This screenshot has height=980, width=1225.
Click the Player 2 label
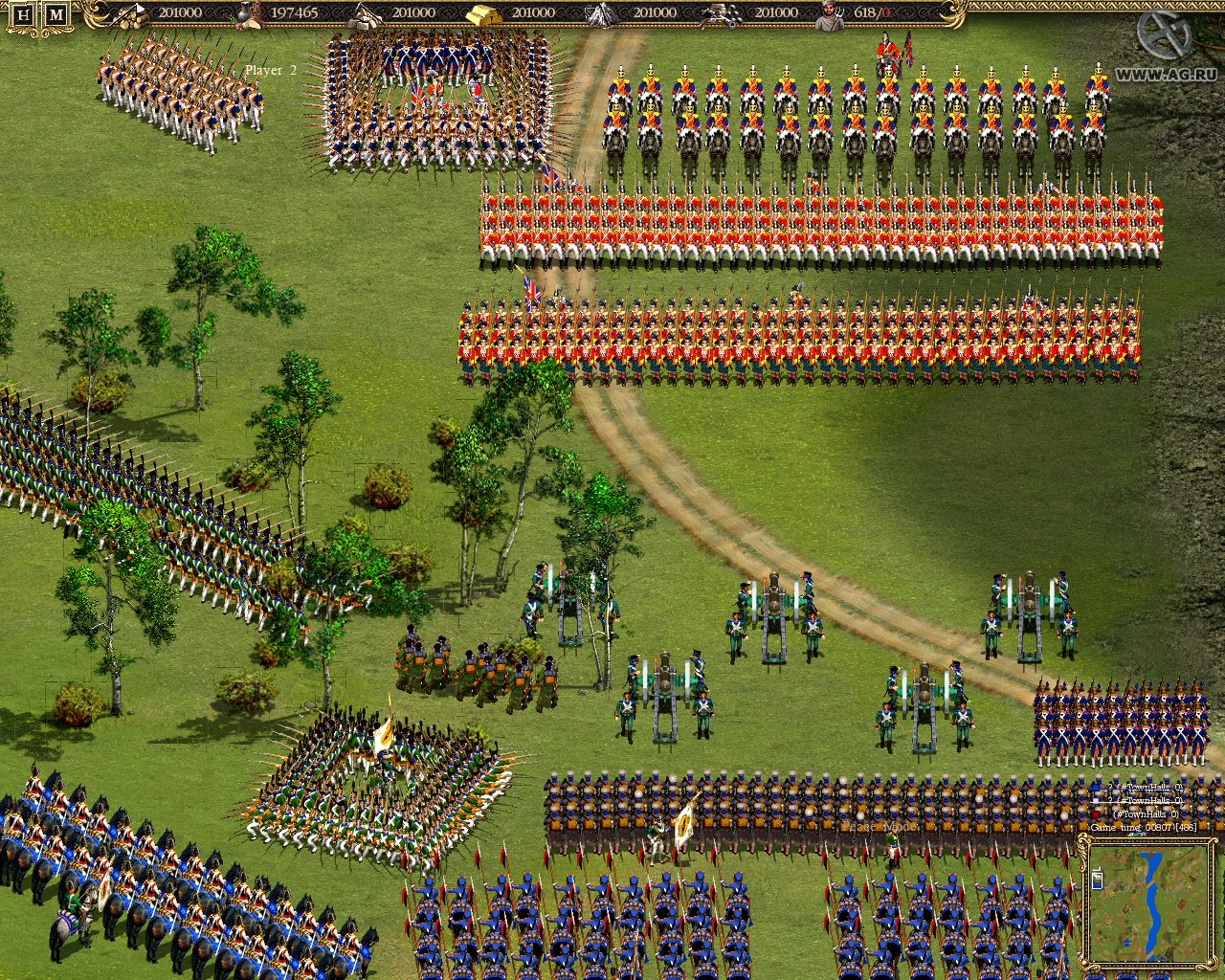point(271,68)
